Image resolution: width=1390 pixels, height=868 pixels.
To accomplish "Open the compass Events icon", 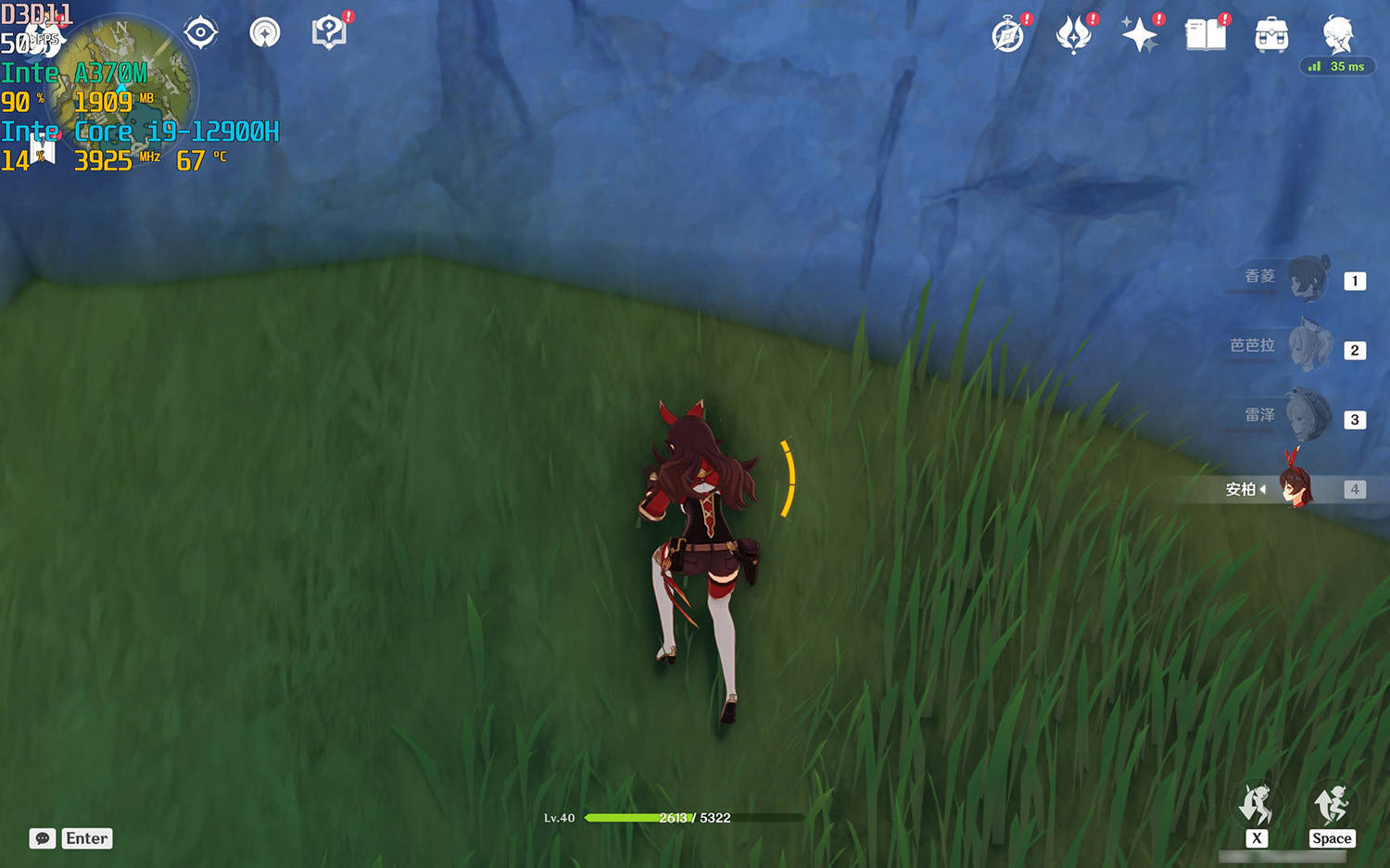I will click(x=1008, y=36).
